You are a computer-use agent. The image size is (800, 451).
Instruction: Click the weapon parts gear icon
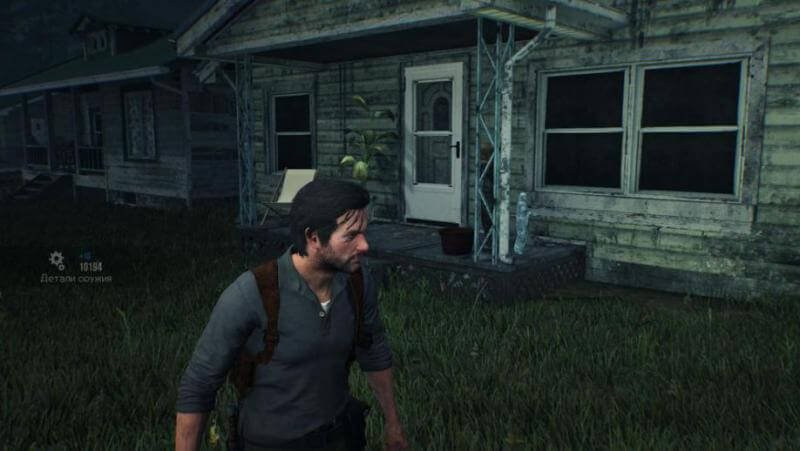(x=57, y=260)
